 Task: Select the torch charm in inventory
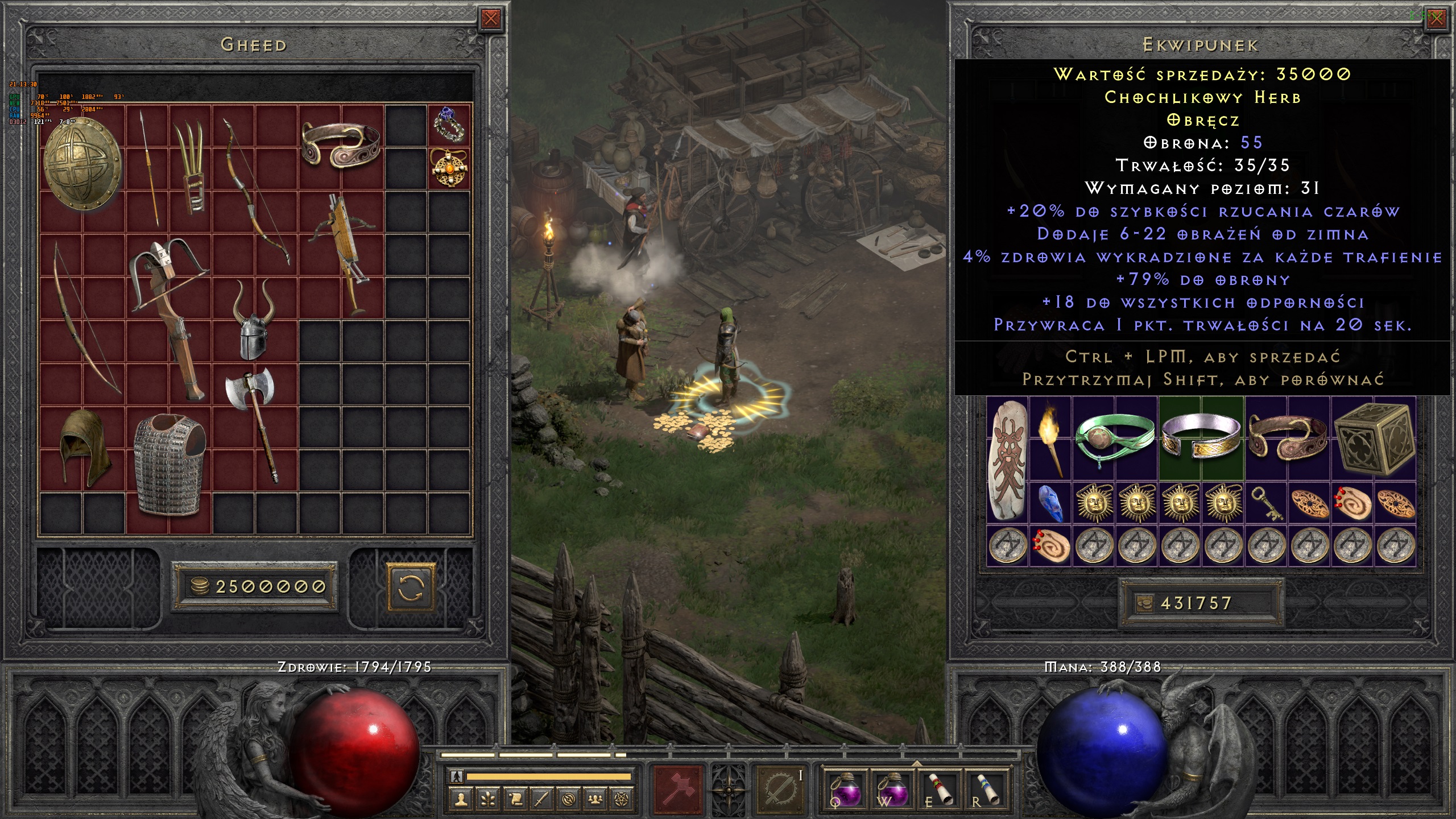point(1050,438)
